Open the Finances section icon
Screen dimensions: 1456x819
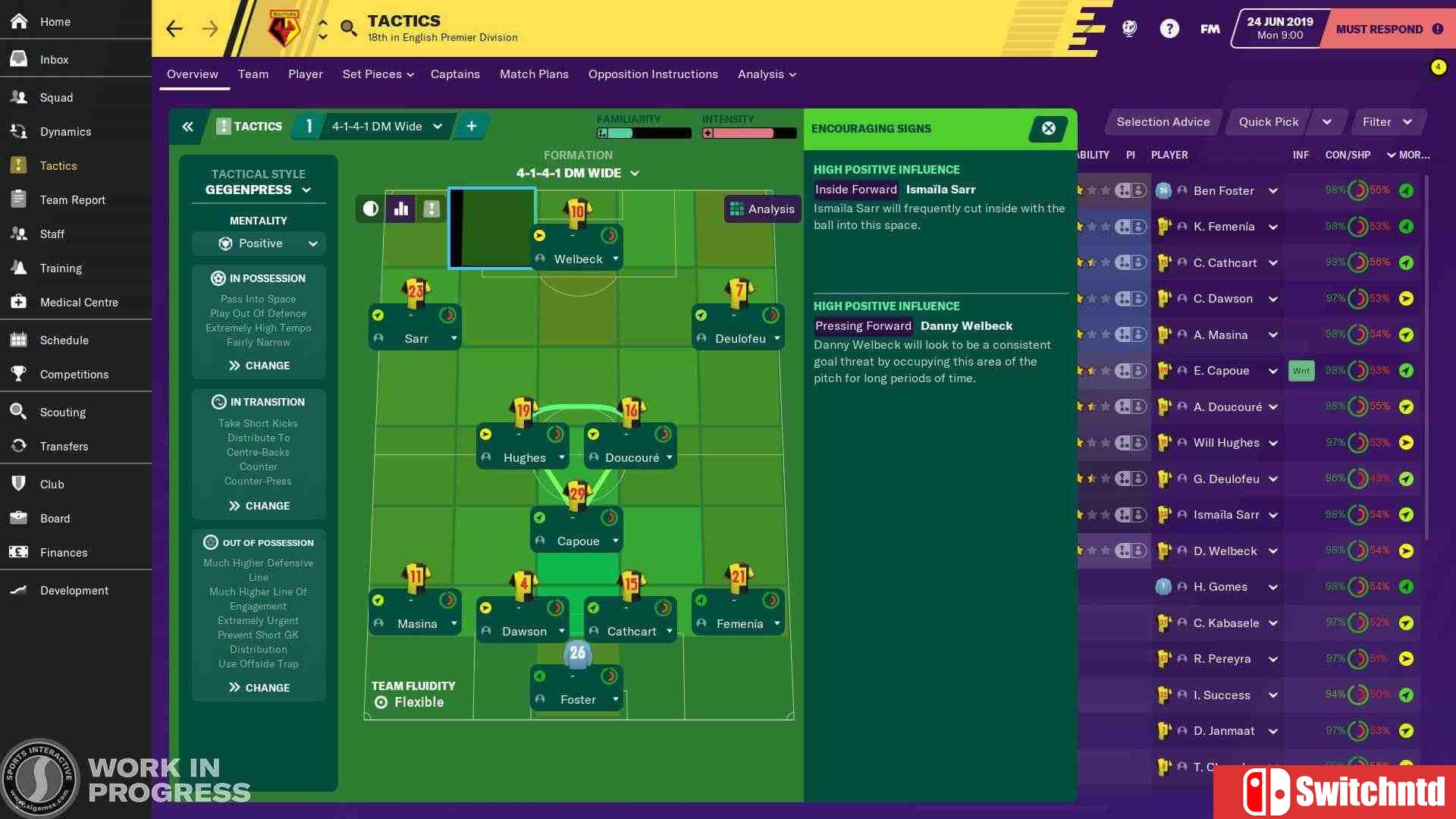pos(17,553)
